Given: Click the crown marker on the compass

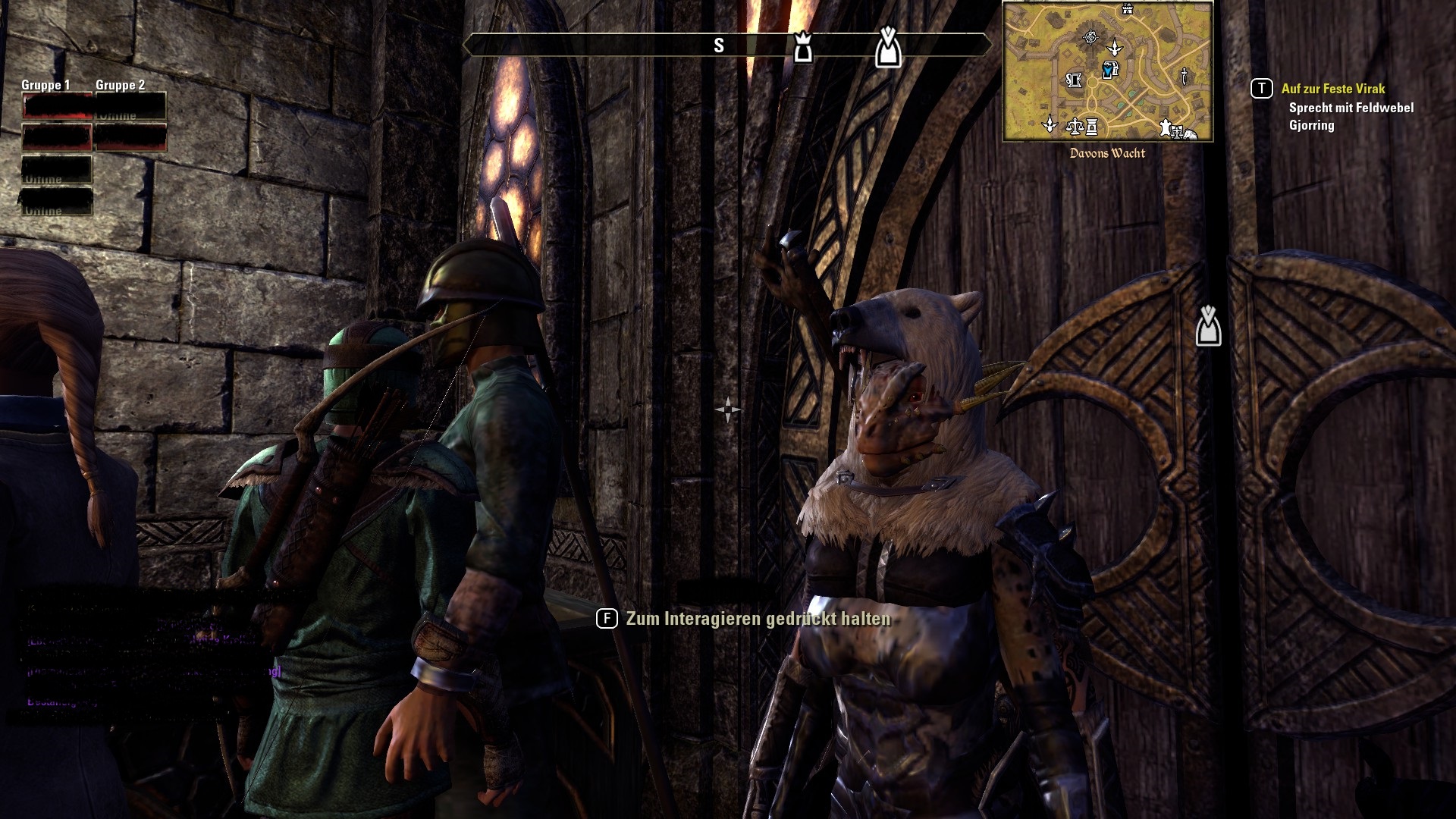Looking at the screenshot, I should click(x=802, y=47).
